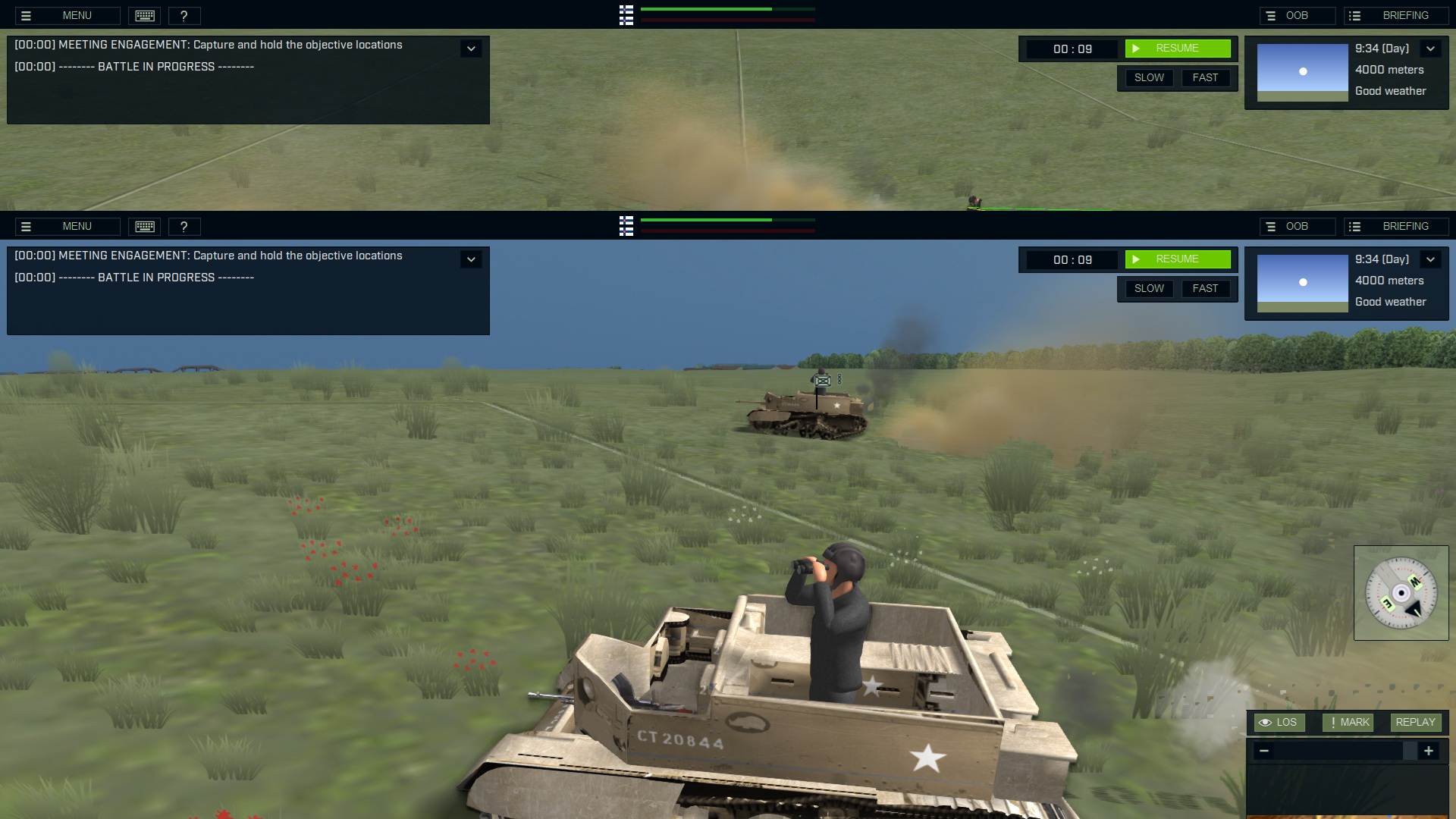Enable SLOW time speed
The width and height of the screenshot is (1456, 819).
[1149, 77]
